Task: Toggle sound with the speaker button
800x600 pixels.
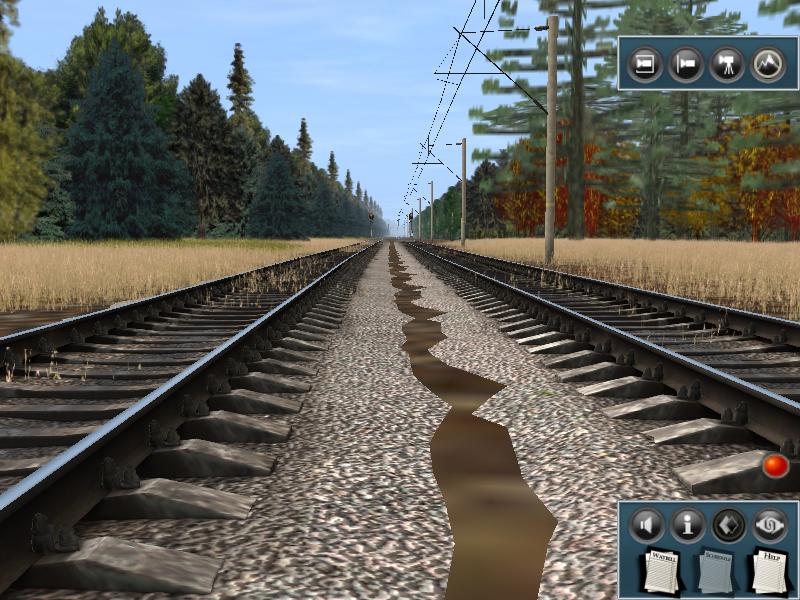Action: click(647, 523)
